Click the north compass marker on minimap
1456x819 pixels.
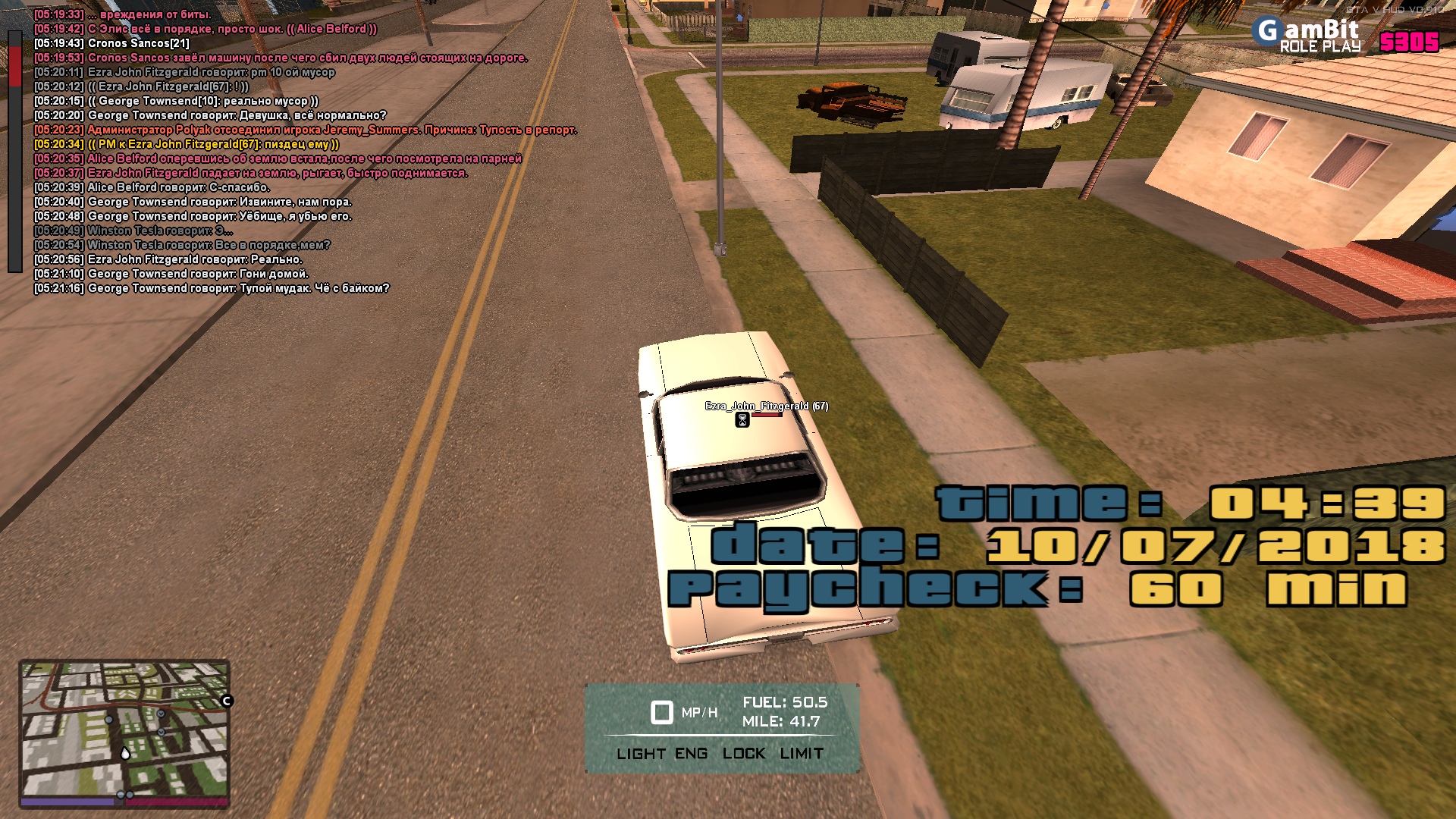(x=226, y=701)
